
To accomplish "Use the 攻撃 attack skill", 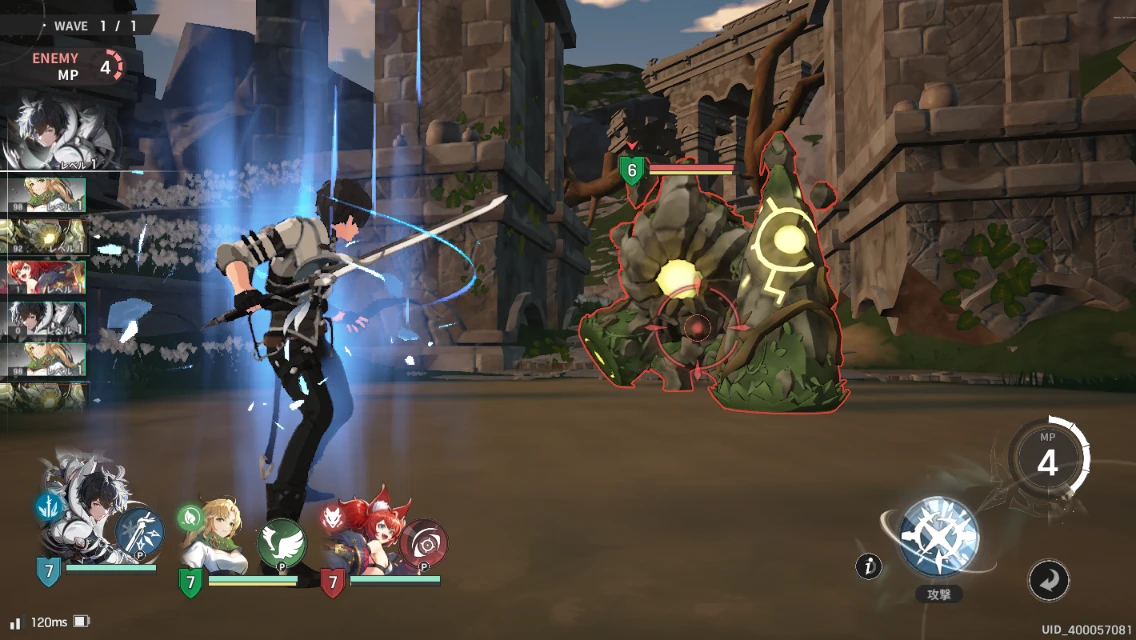I will click(938, 537).
